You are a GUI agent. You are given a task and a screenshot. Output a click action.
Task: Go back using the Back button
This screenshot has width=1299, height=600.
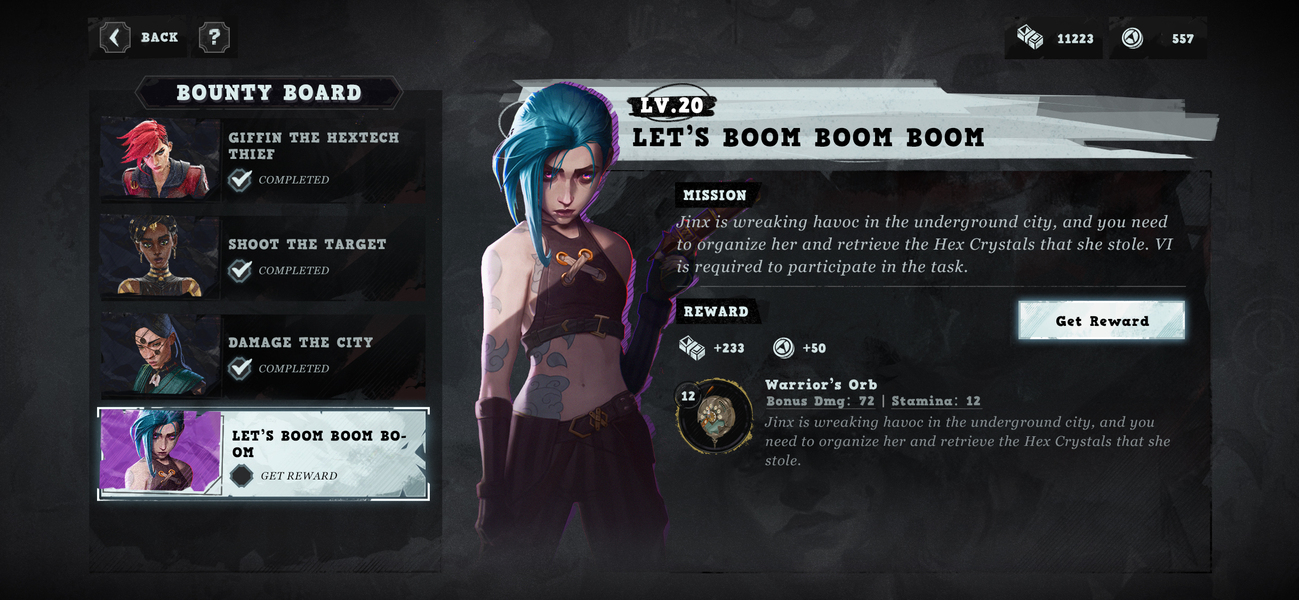(x=141, y=38)
